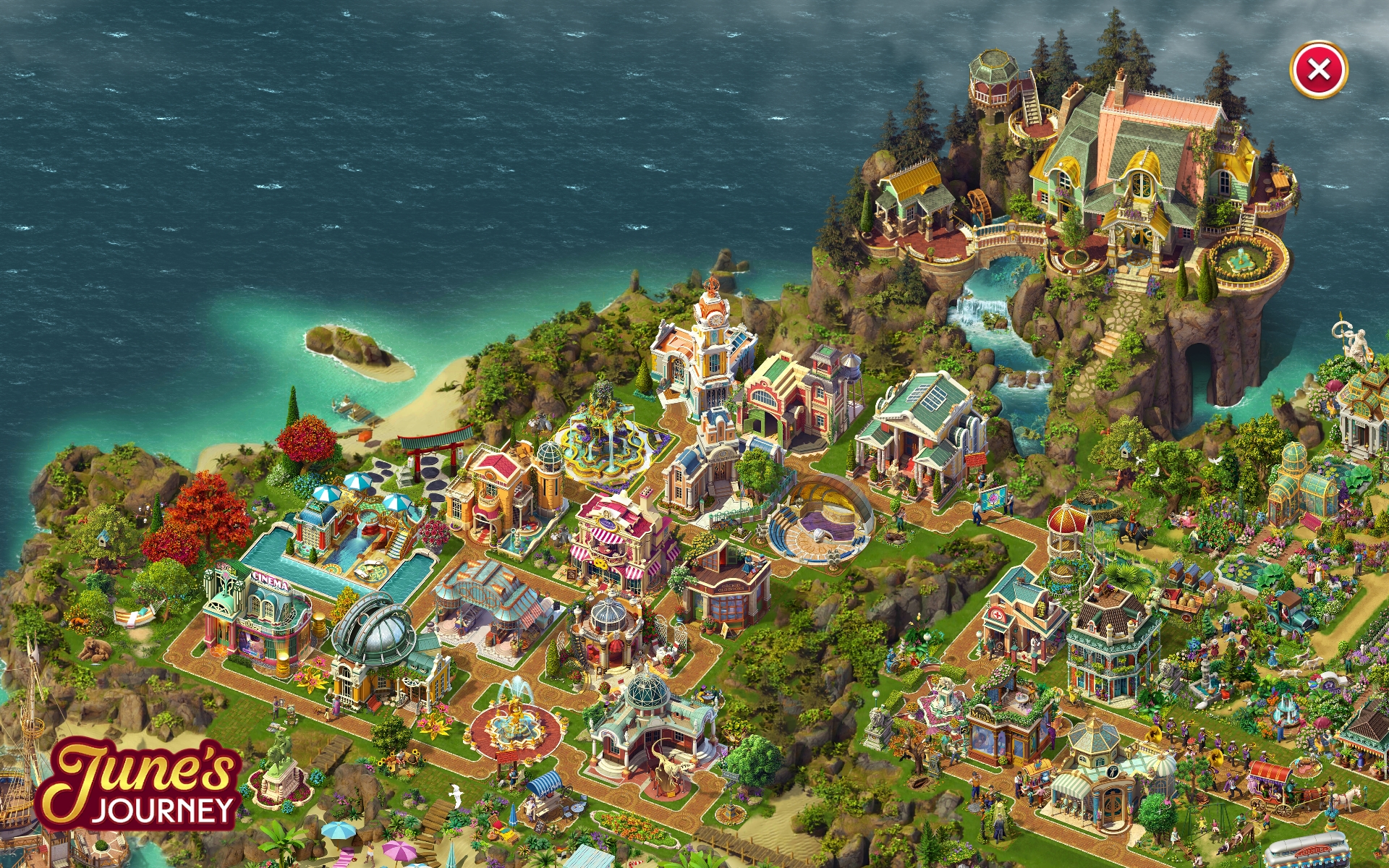Close the island view with the red X
Viewport: 1389px width, 868px height.
tap(1318, 70)
